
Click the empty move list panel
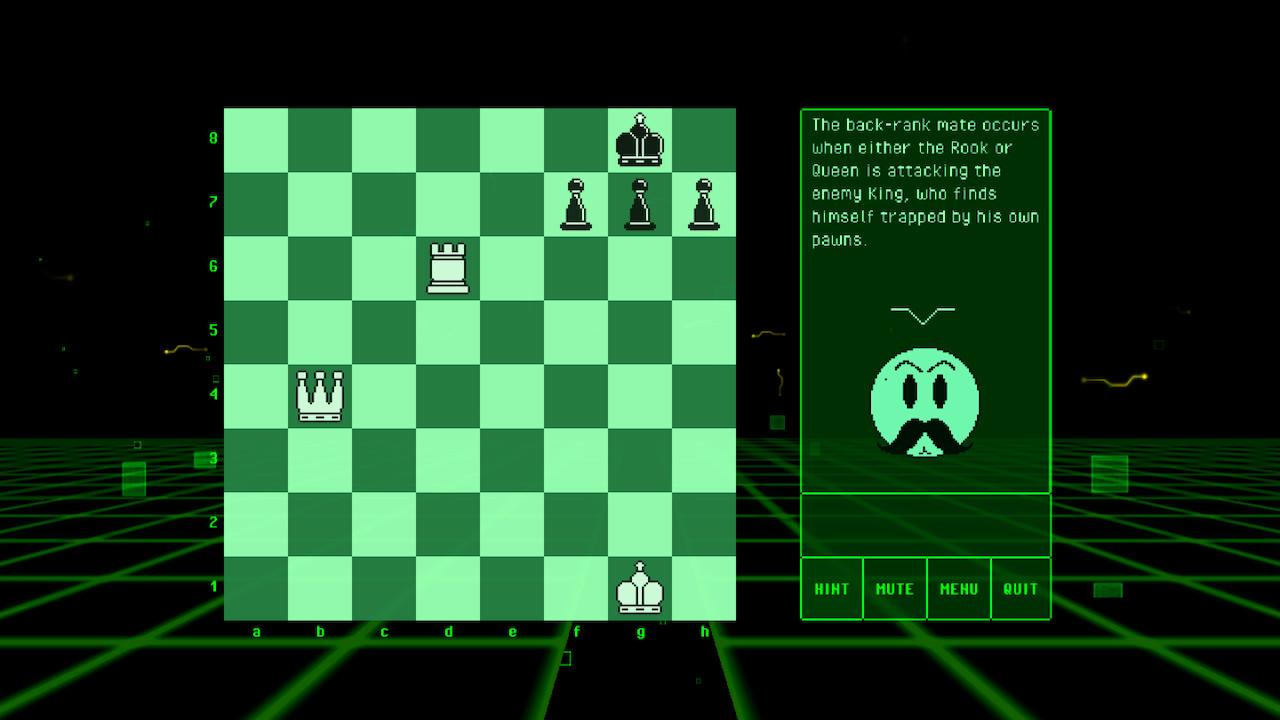(x=925, y=523)
